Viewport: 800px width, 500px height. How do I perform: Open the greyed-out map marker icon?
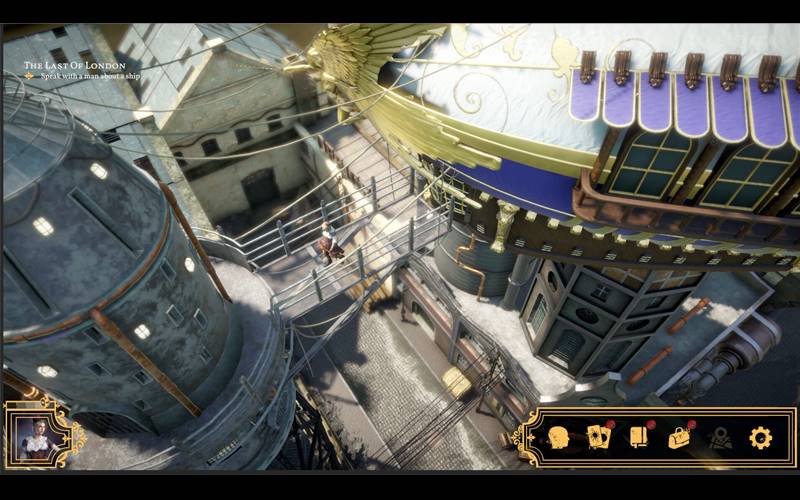(x=720, y=438)
